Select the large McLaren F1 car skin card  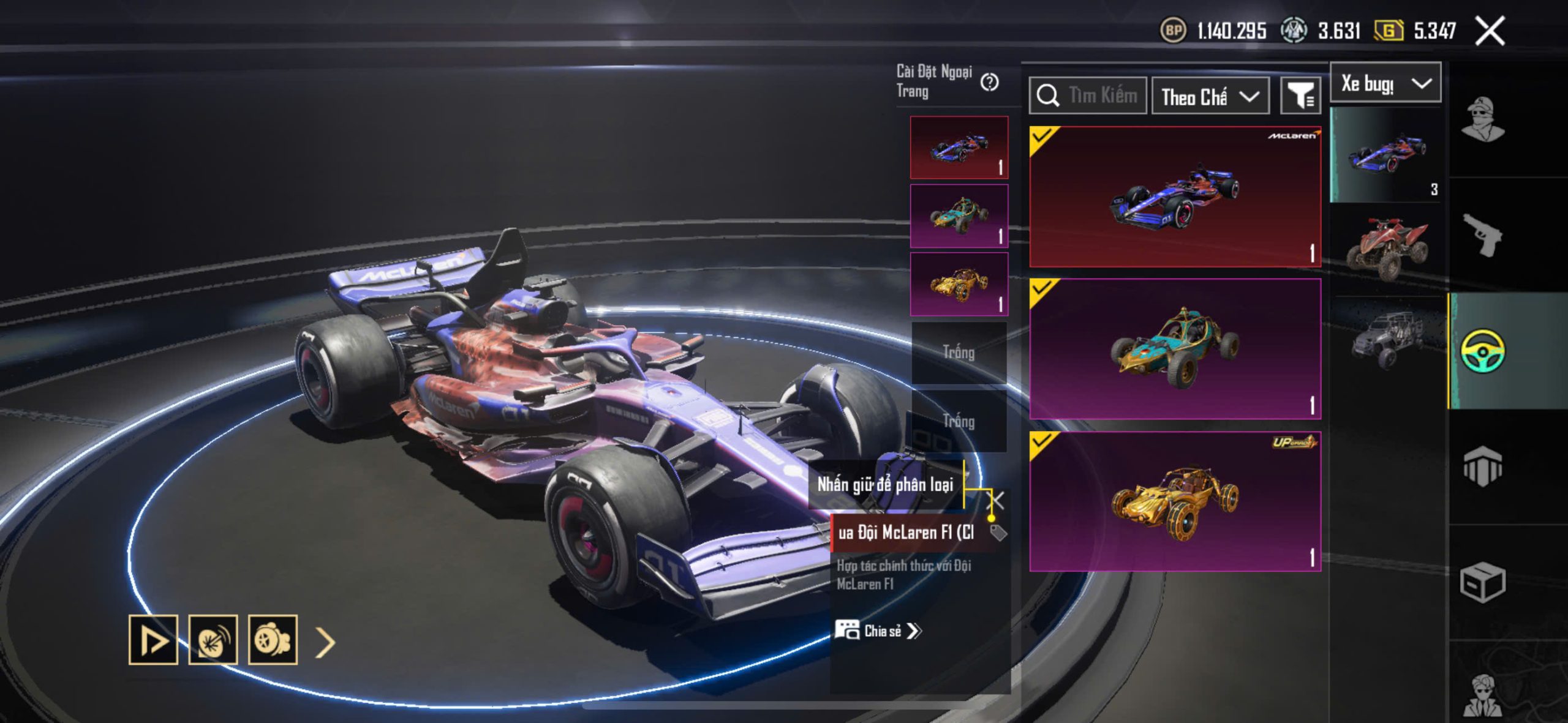pyautogui.click(x=1175, y=197)
